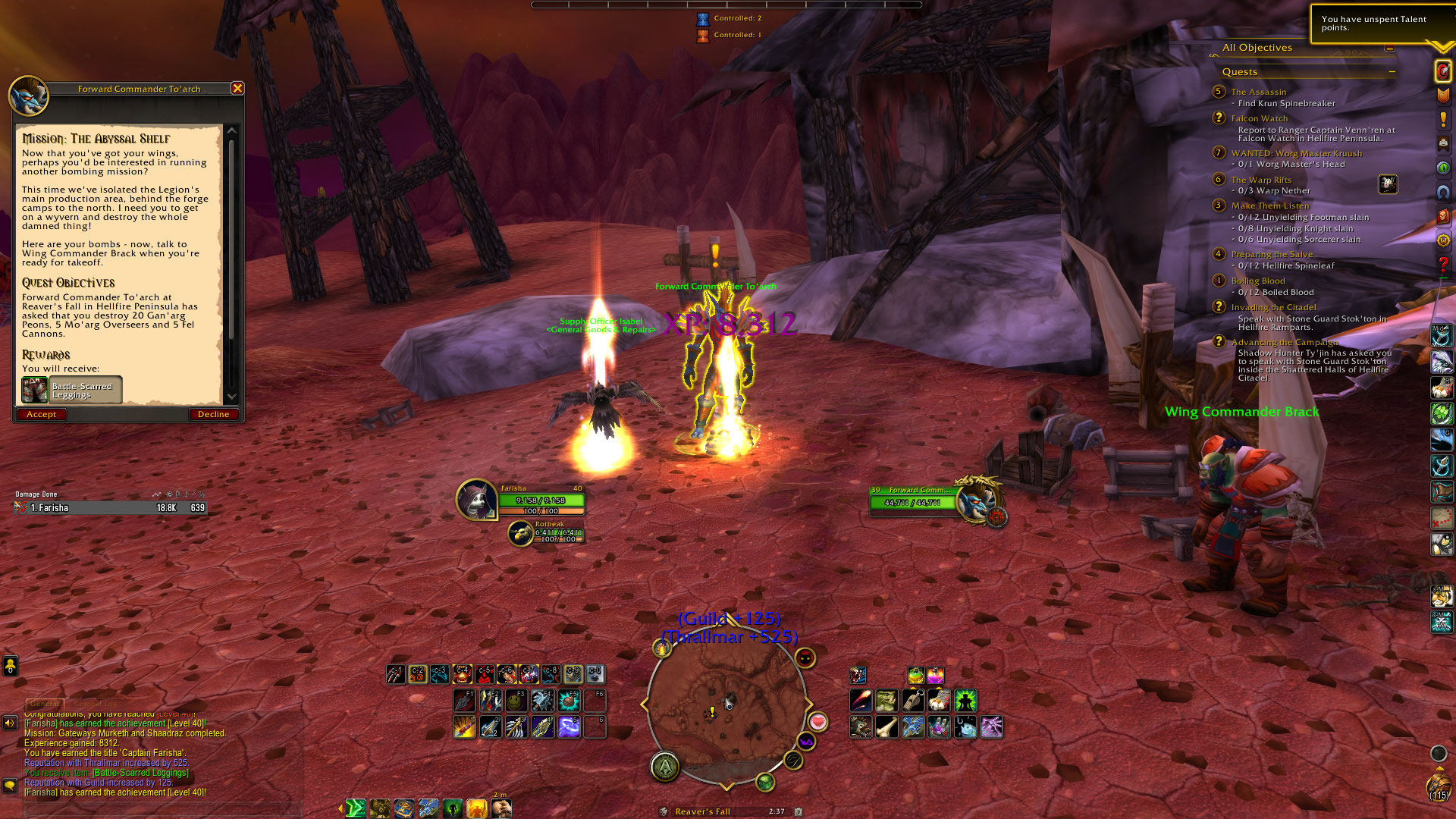Decline the quest from Forward Commander To'arch

click(213, 414)
